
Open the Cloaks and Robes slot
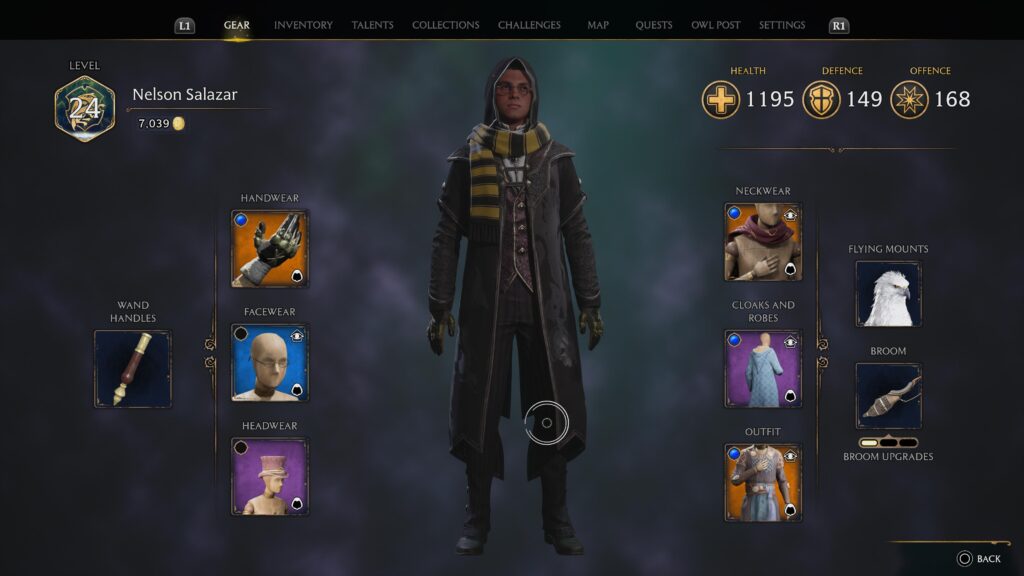coord(763,369)
